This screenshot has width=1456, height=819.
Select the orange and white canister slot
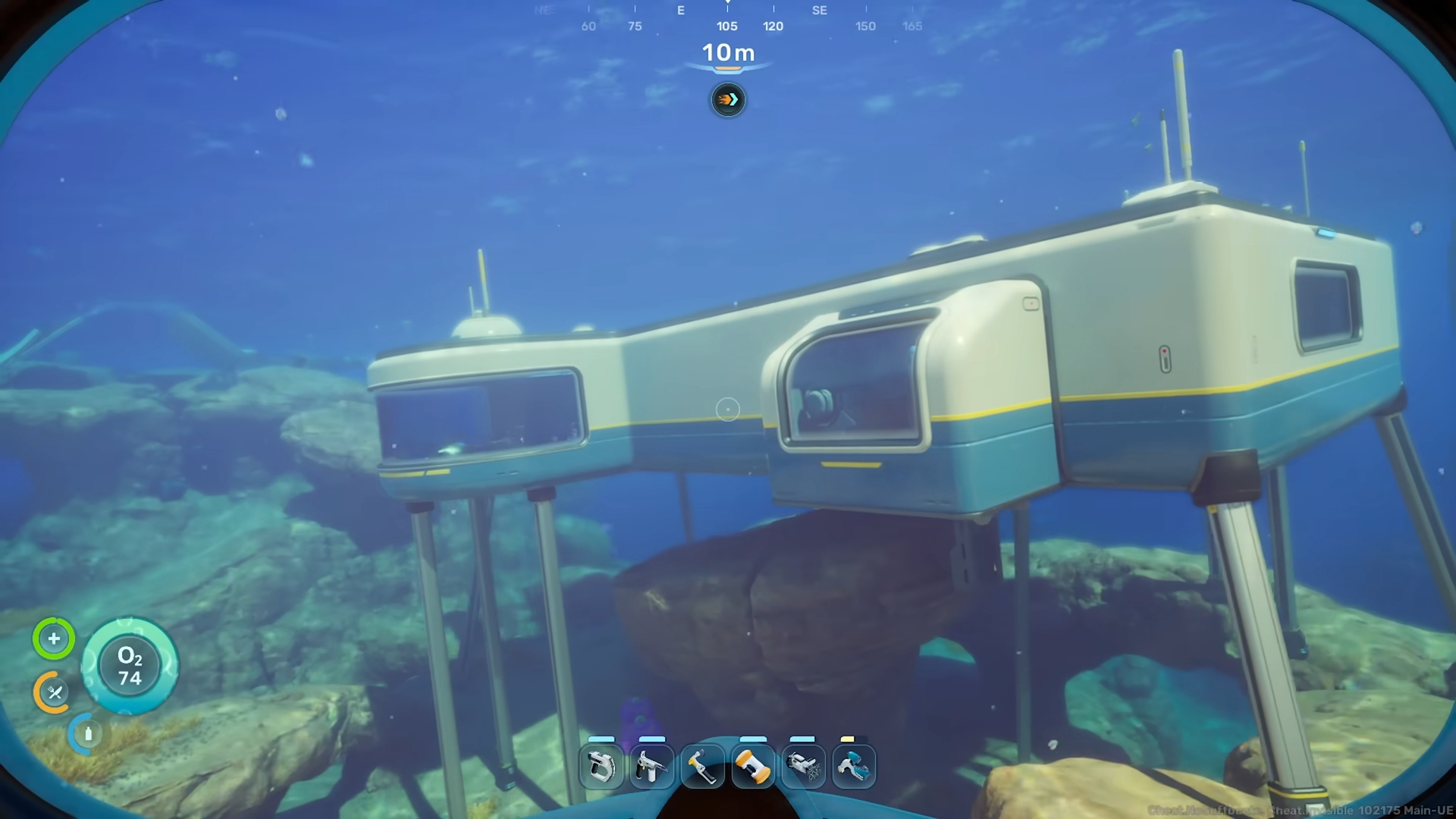point(752,767)
